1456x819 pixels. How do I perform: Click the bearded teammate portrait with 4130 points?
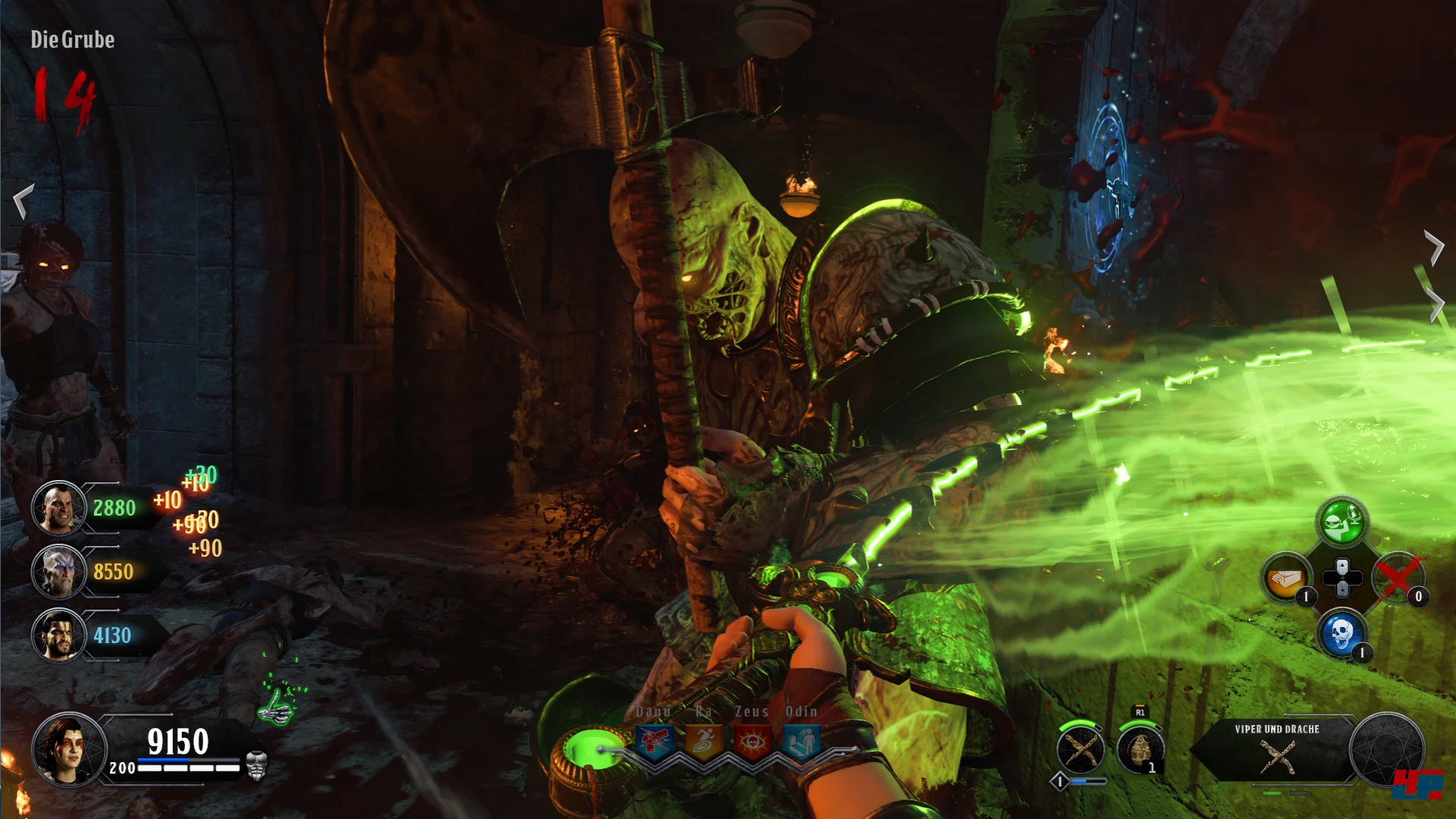point(58,635)
